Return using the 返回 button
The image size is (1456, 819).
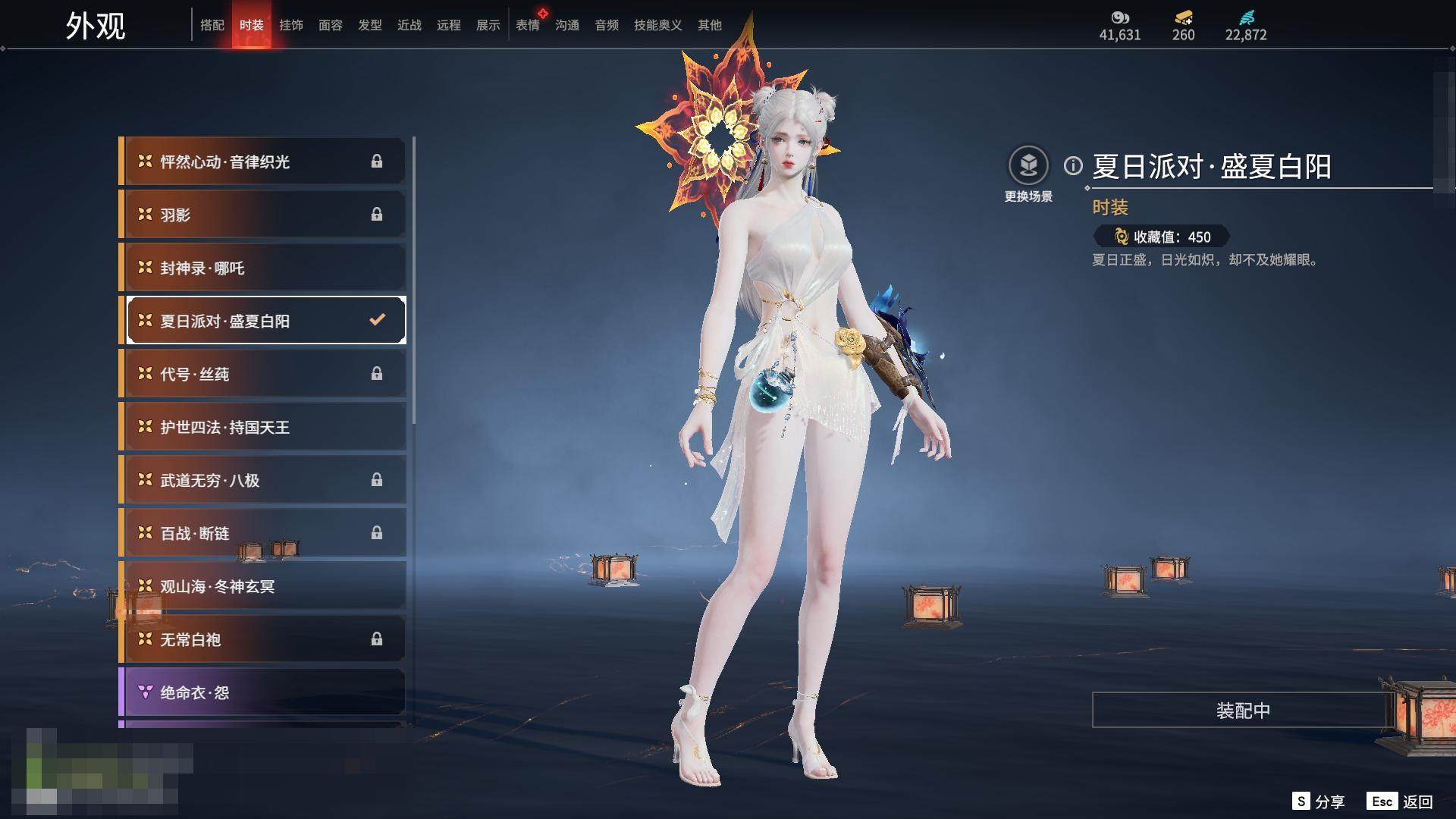click(x=1400, y=802)
